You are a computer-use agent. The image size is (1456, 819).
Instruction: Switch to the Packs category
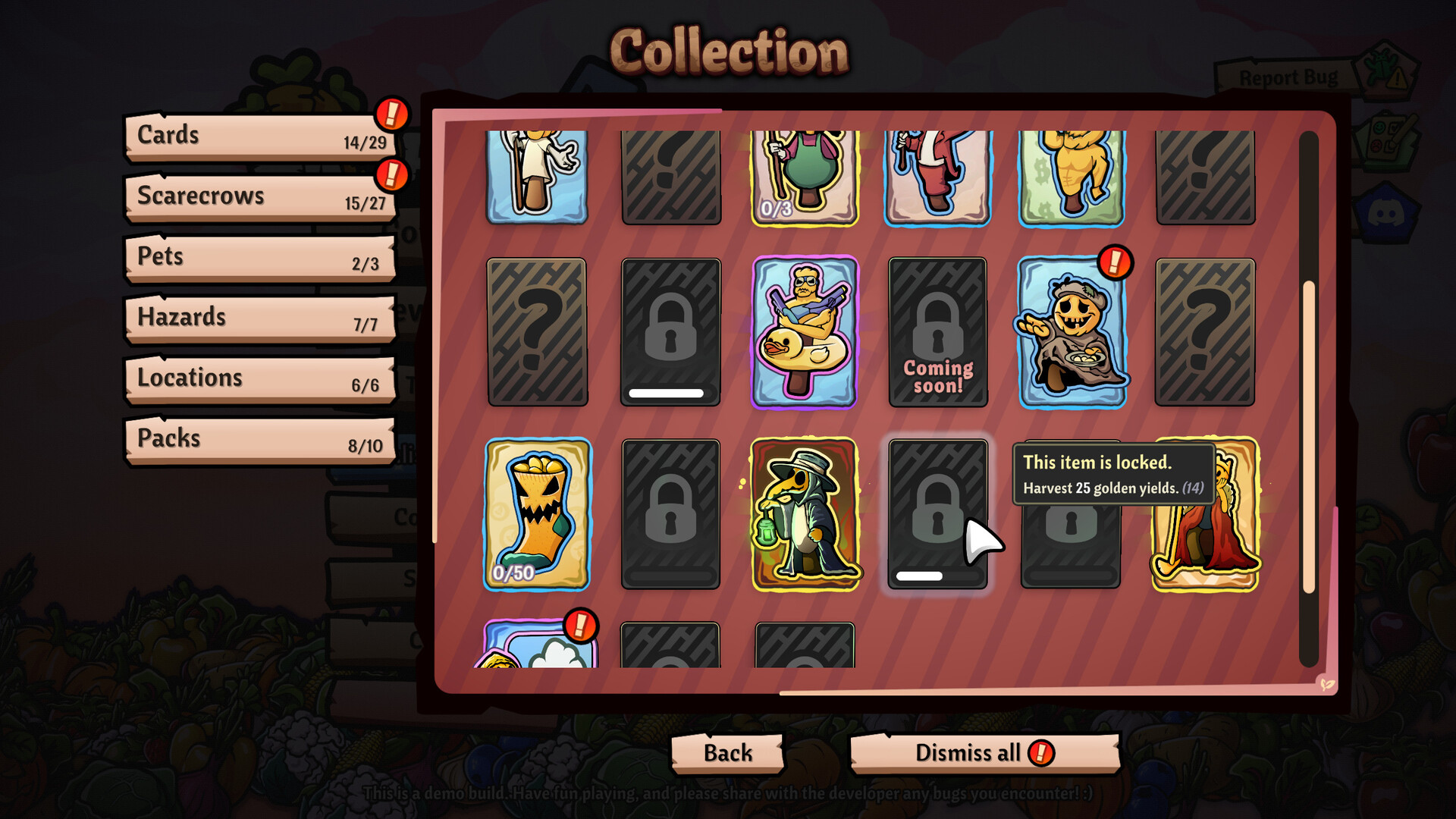[259, 440]
